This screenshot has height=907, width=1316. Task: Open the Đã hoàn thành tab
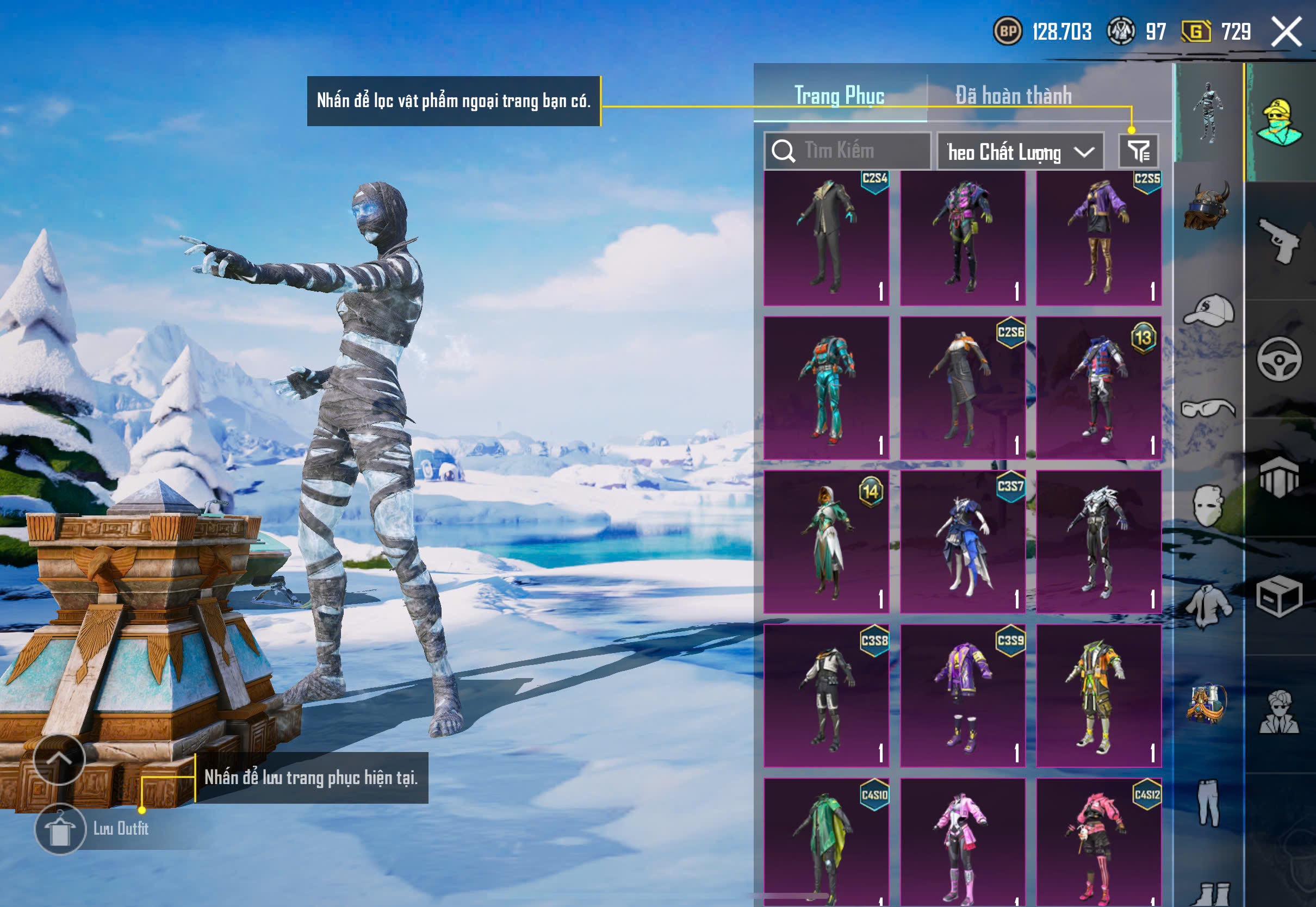[x=1014, y=96]
